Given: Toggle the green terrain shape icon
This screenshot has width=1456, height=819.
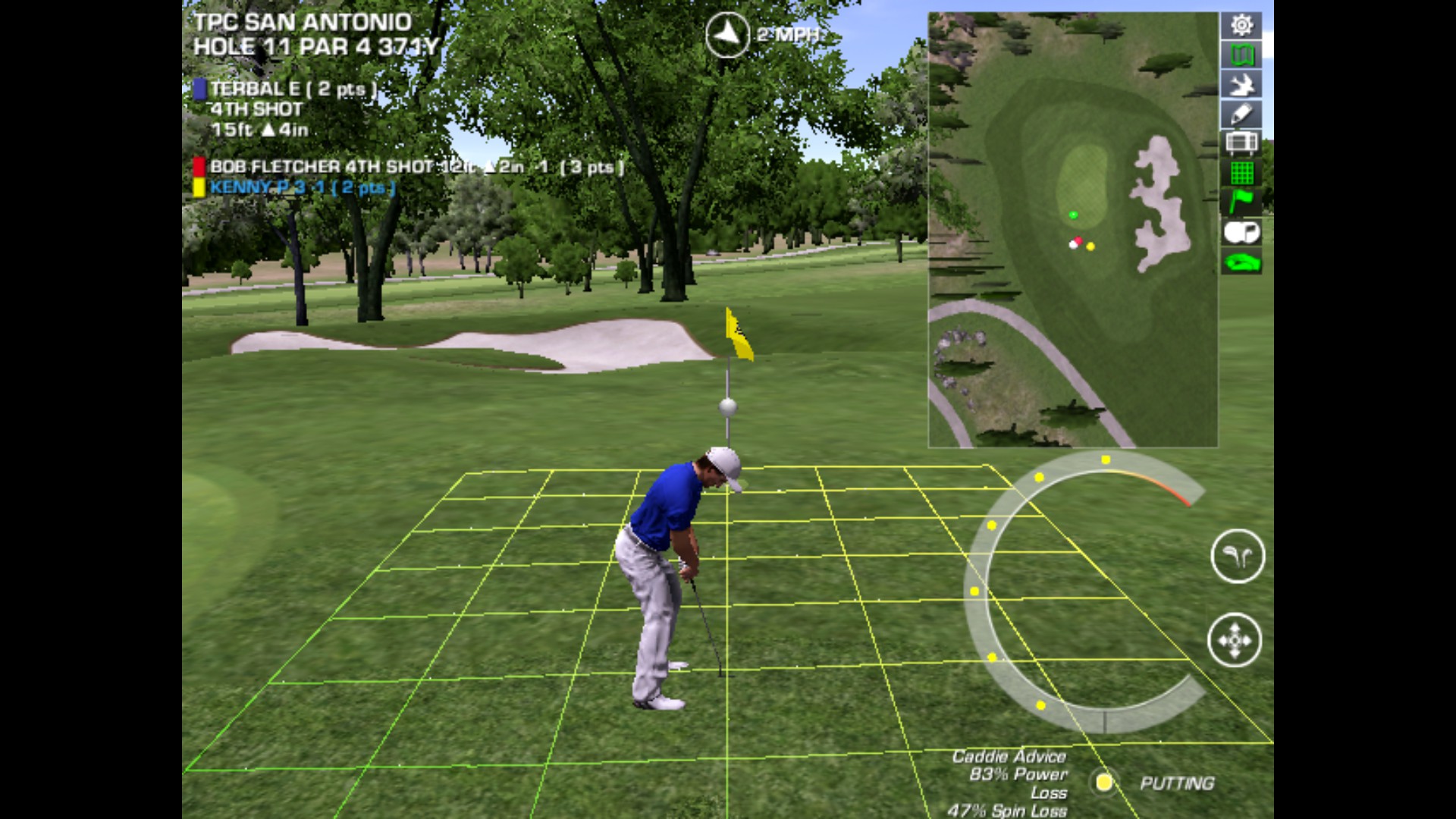Looking at the screenshot, I should 1241,262.
